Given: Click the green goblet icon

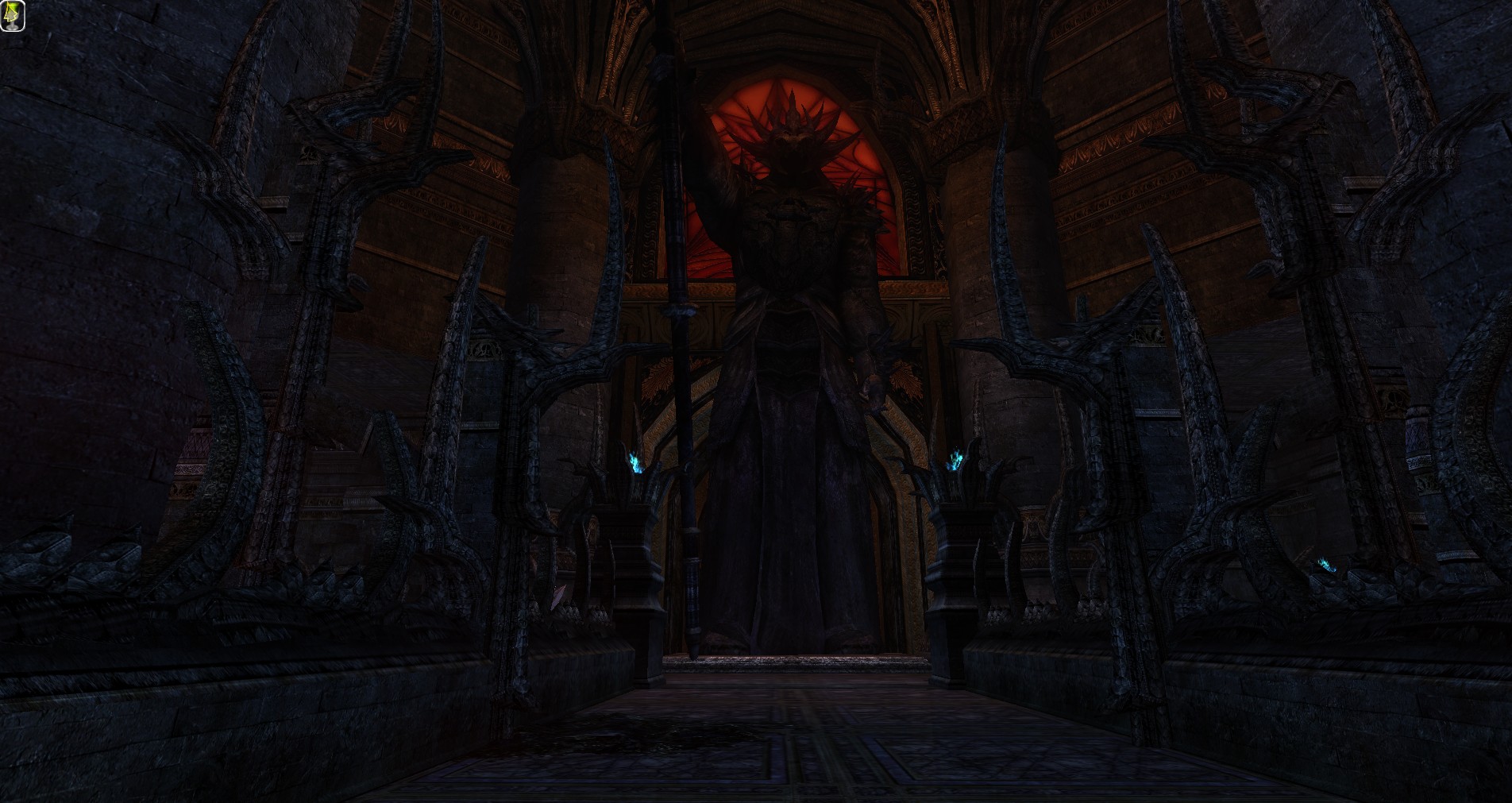Looking at the screenshot, I should click(x=13, y=16).
